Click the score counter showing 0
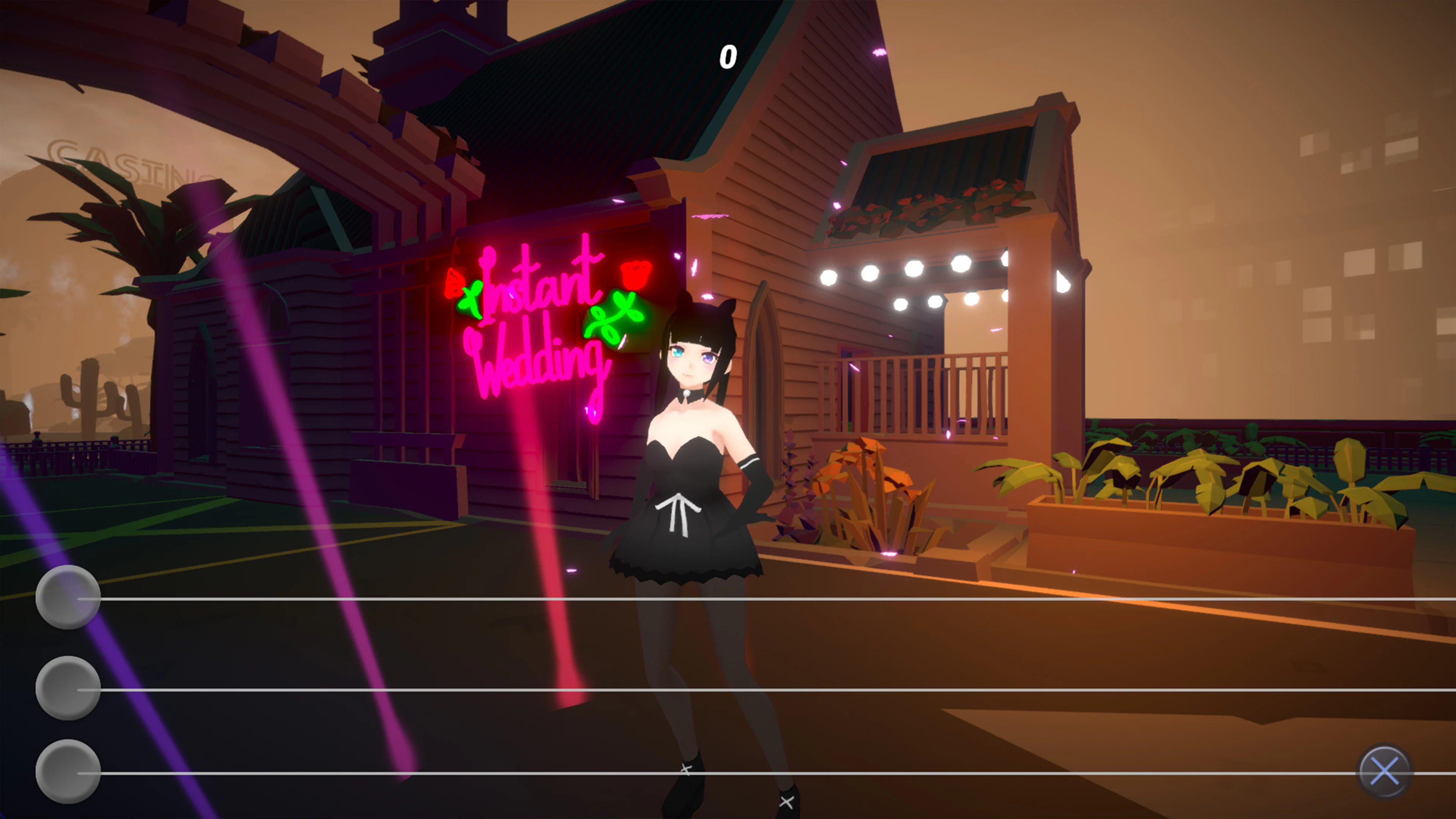Screen dimensions: 1456x819 [729, 56]
